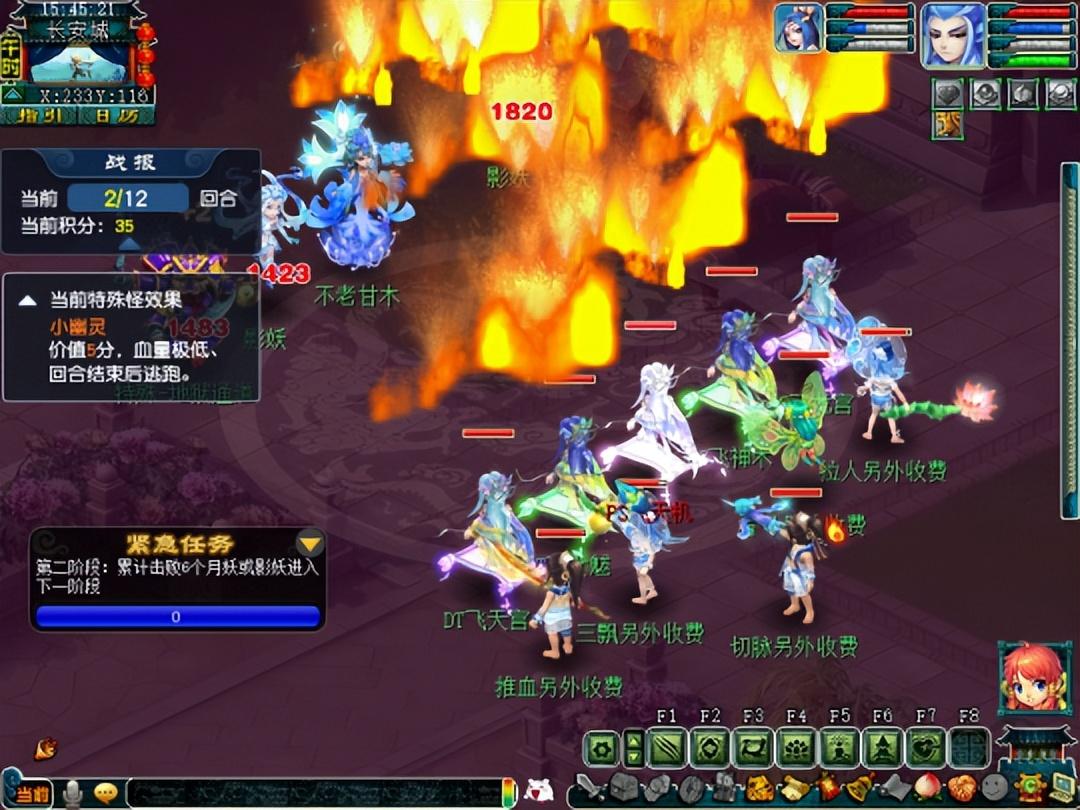Viewport: 1080px width, 810px height.
Task: Collapse the 紧急任务 quest panel arrow
Action: pyautogui.click(x=311, y=544)
